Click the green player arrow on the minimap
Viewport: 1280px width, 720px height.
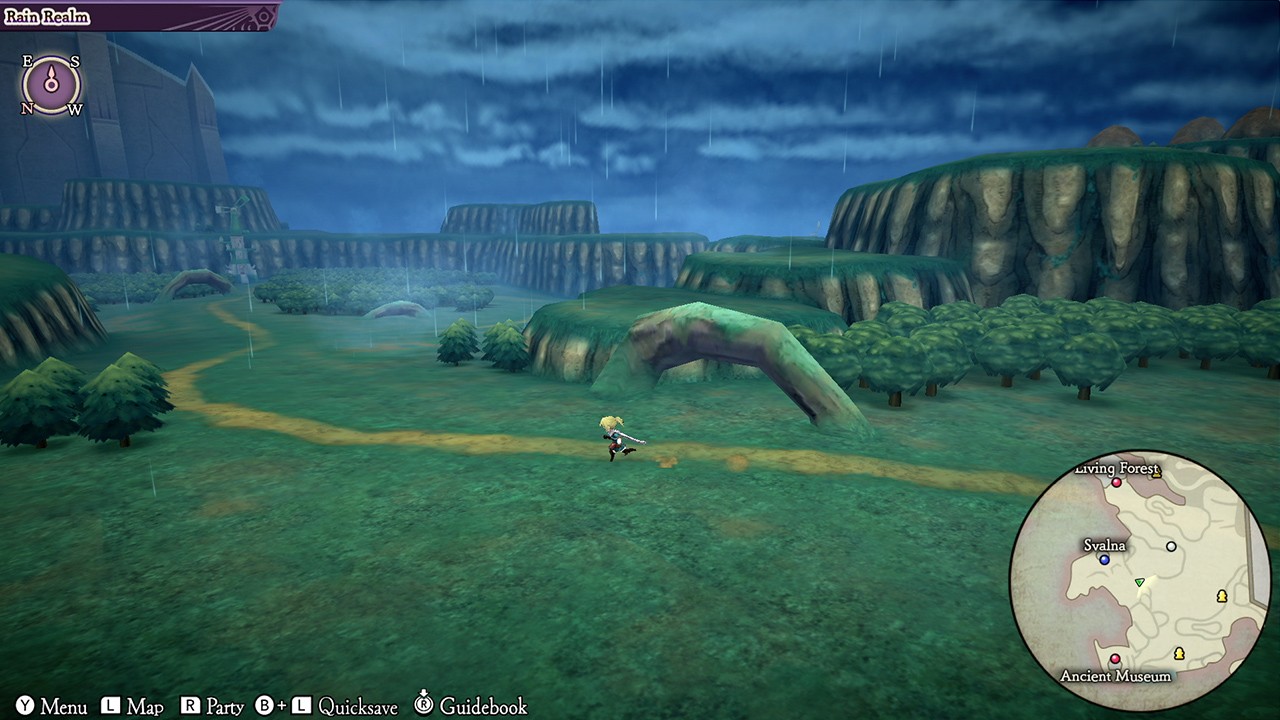tap(1140, 582)
